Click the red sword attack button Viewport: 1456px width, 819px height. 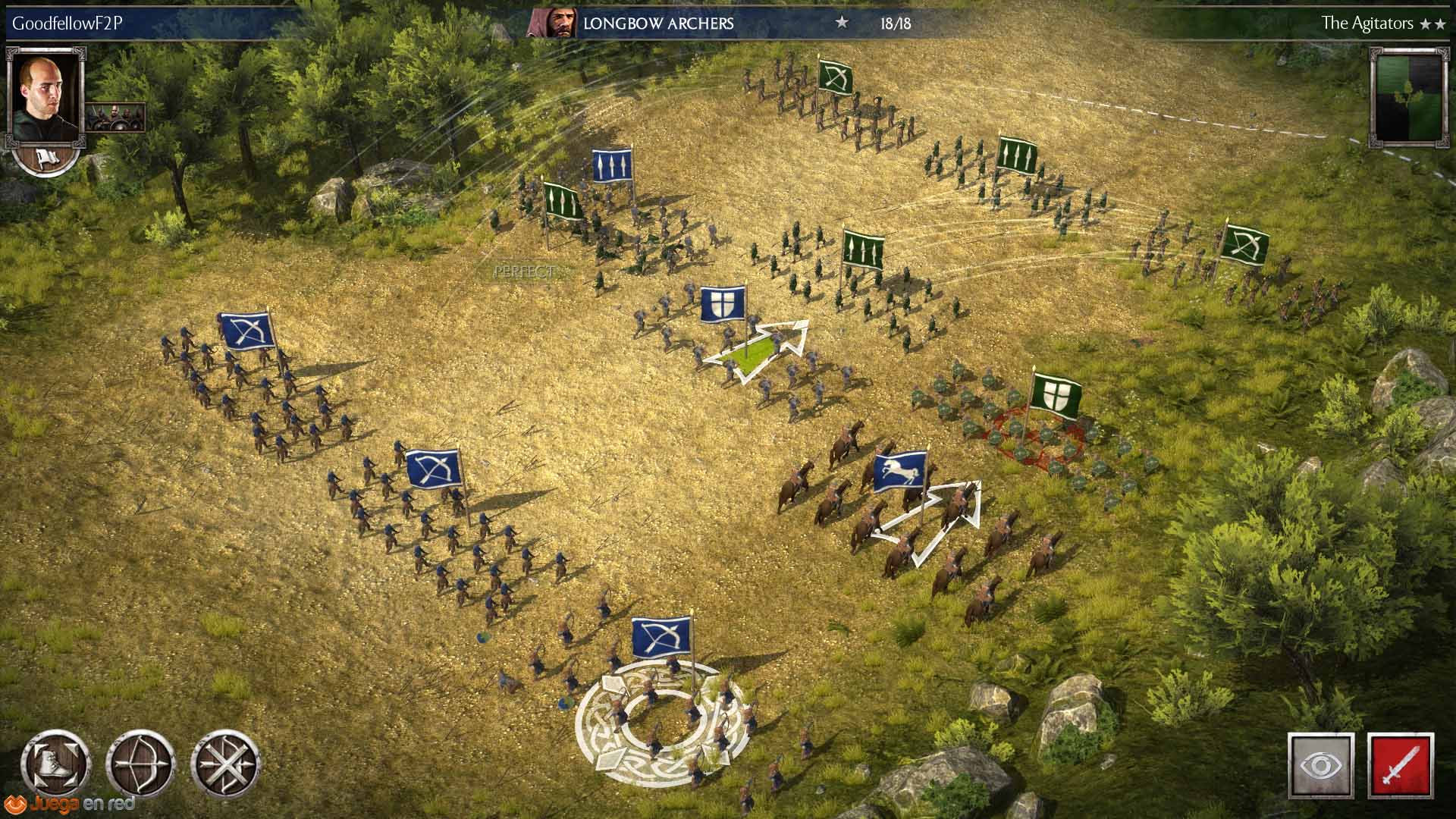click(1400, 765)
